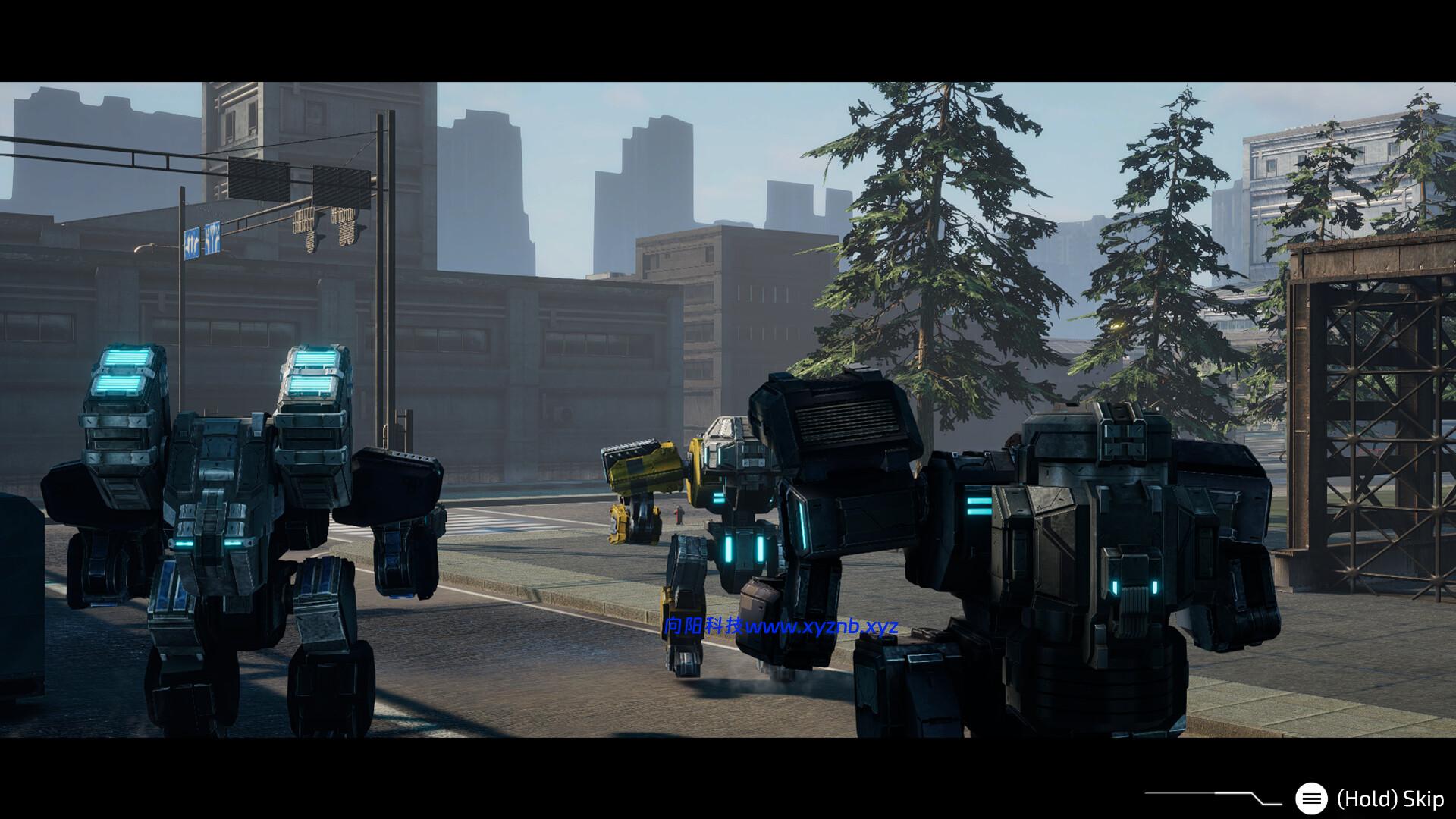Click the red fire hydrant near the crosswalk

679,516
